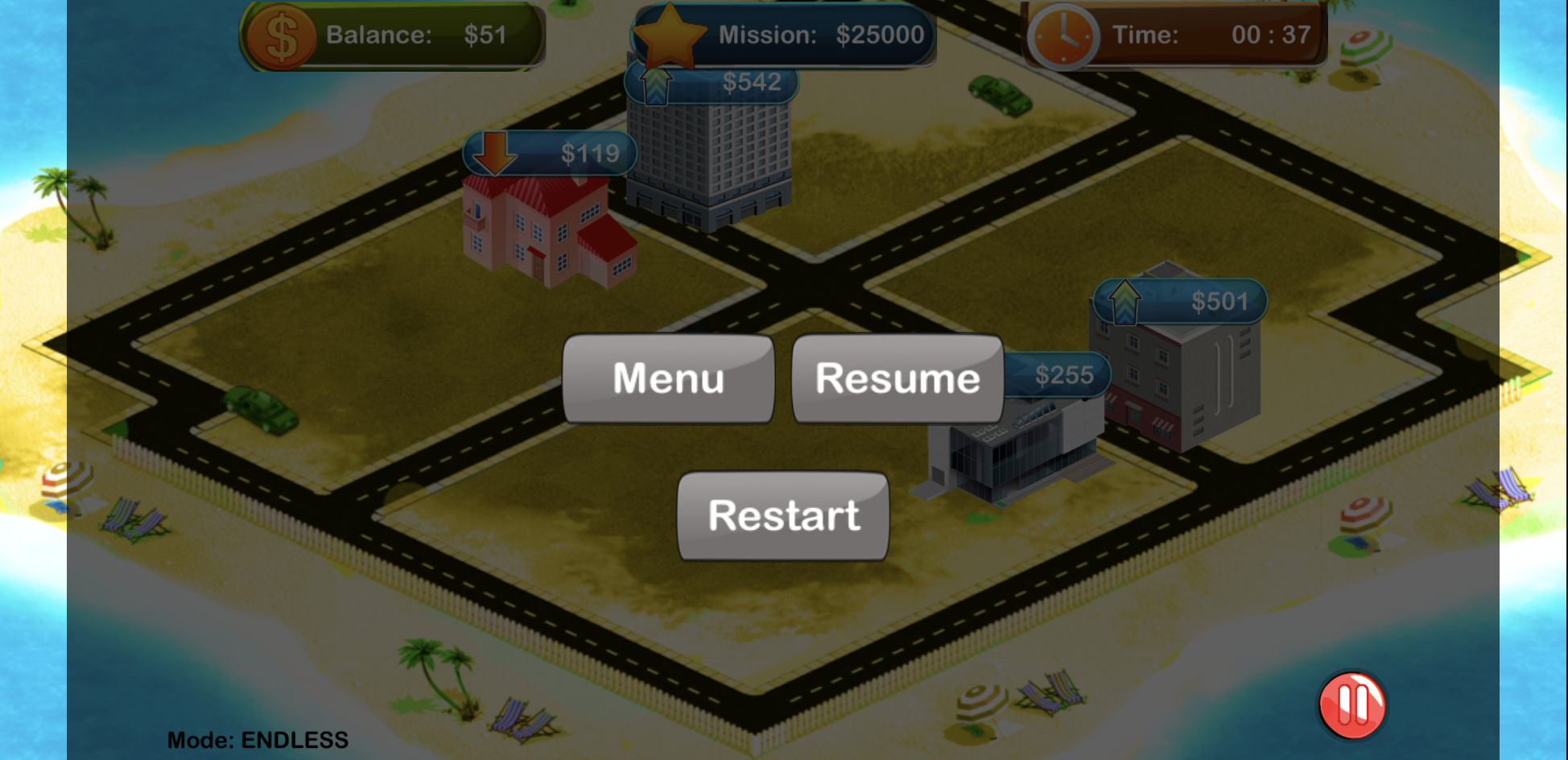Click the Menu button
The image size is (1568, 760).
(667, 378)
